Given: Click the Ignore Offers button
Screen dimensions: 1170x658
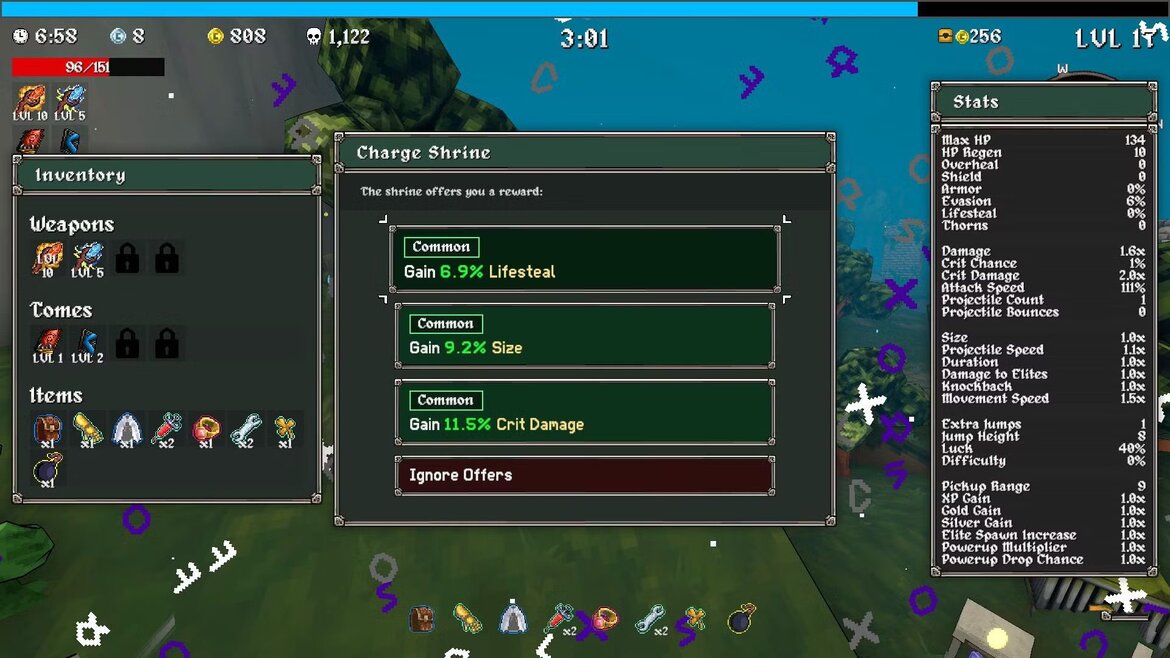Looking at the screenshot, I should pyautogui.click(x=584, y=475).
